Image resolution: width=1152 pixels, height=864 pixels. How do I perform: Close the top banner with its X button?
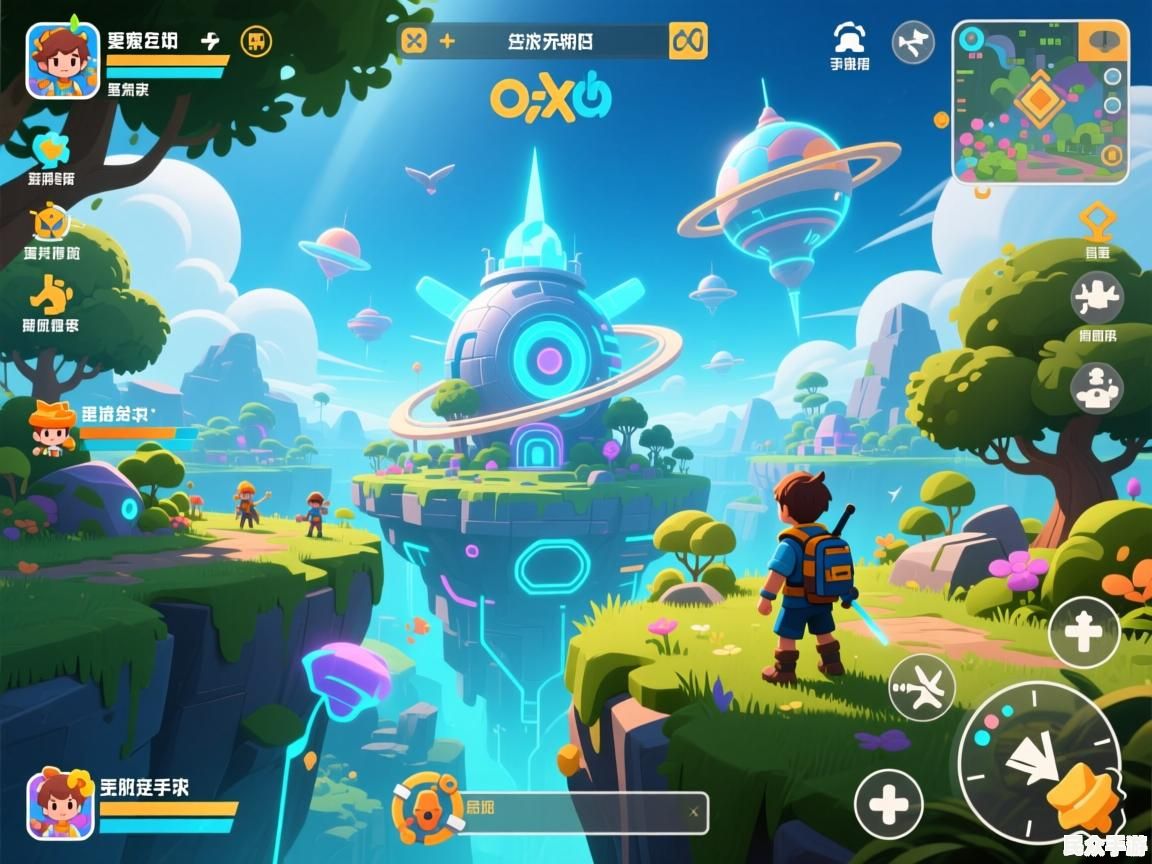point(414,41)
